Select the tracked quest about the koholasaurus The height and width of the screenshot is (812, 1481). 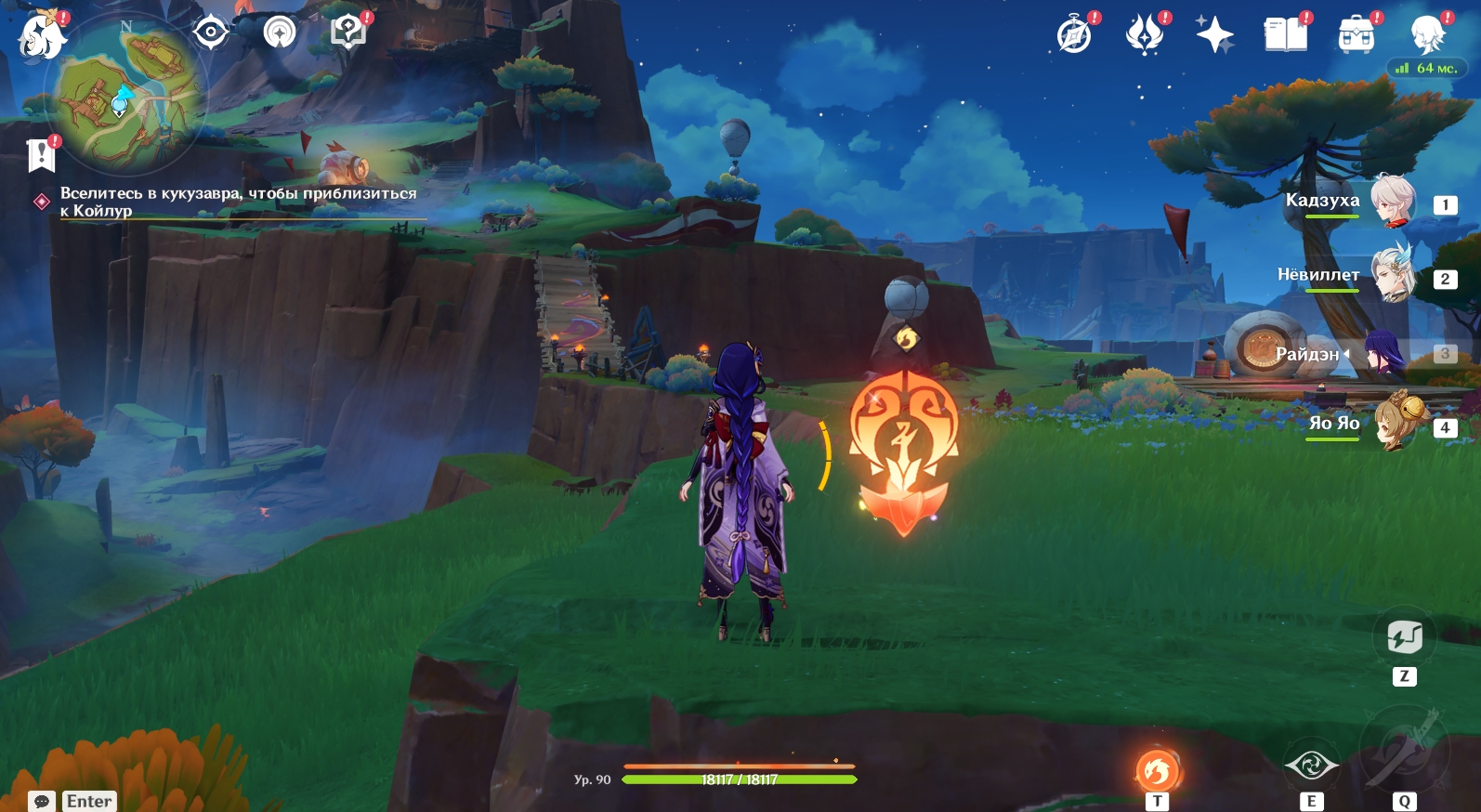[x=238, y=202]
